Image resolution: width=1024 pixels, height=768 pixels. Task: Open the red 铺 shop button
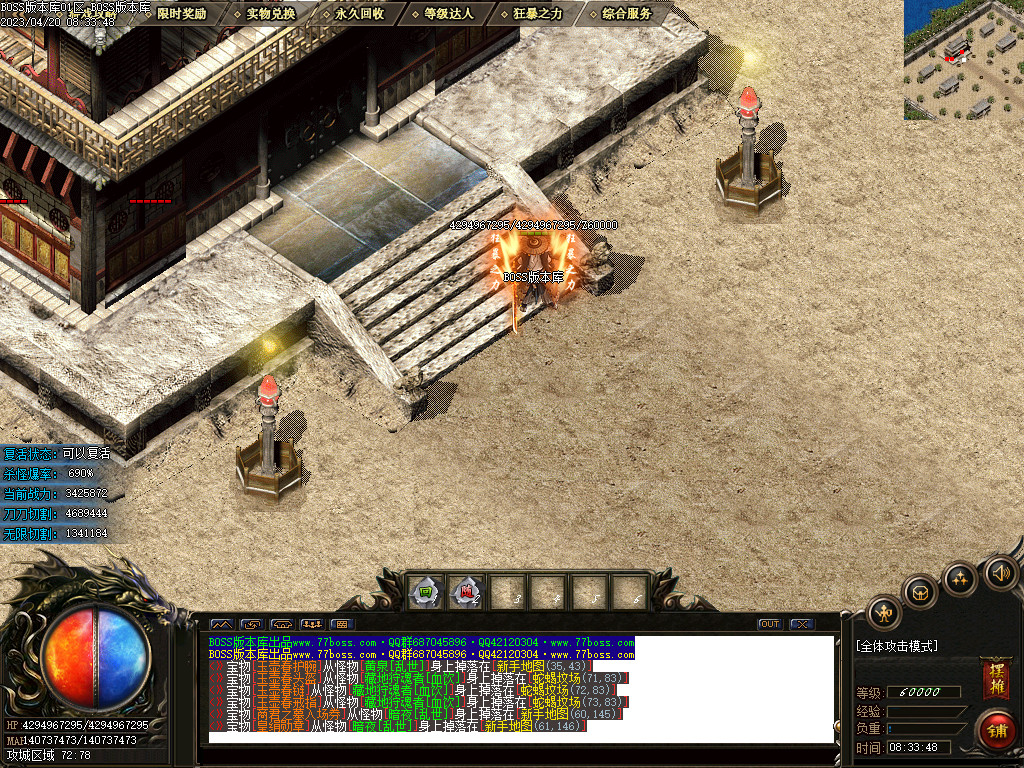996,729
